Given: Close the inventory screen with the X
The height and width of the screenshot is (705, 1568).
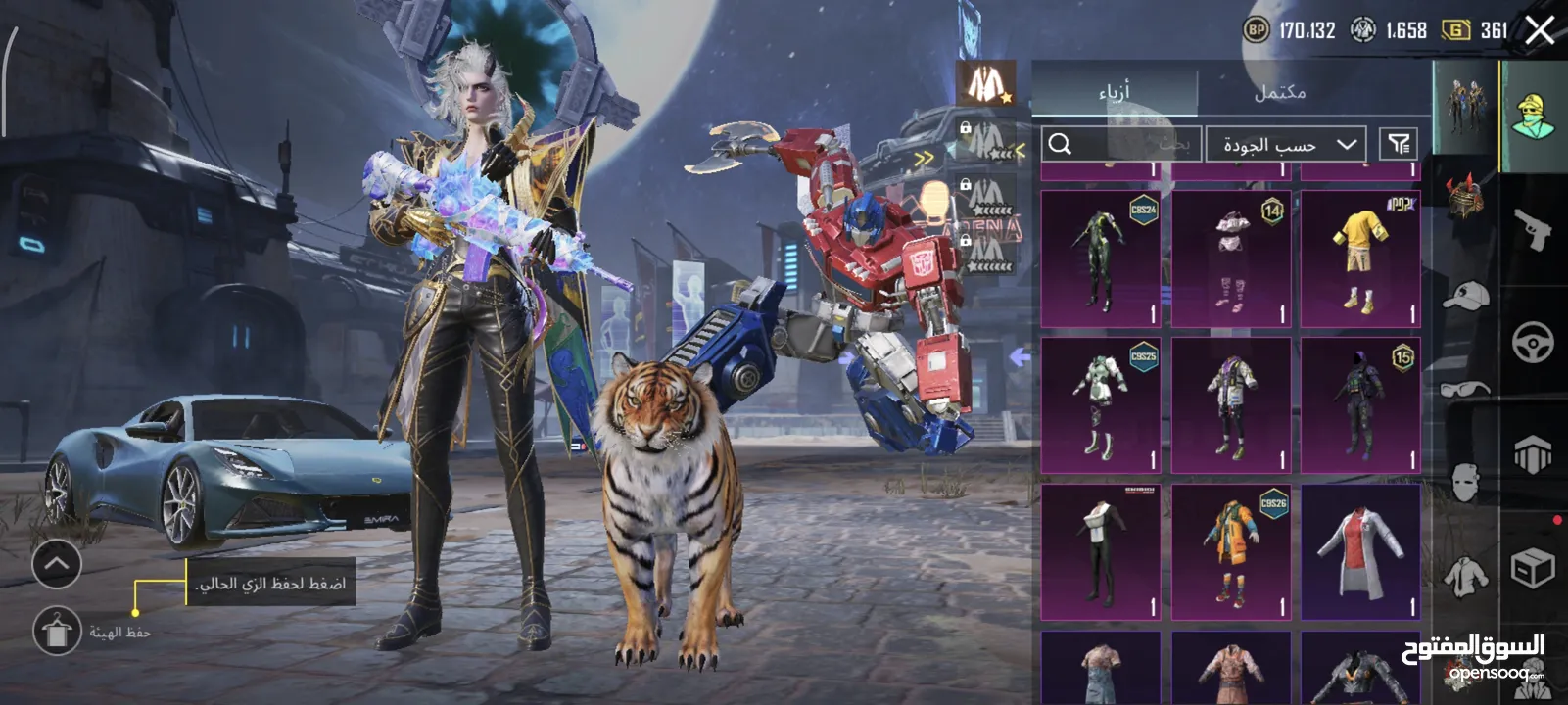Looking at the screenshot, I should [x=1540, y=30].
